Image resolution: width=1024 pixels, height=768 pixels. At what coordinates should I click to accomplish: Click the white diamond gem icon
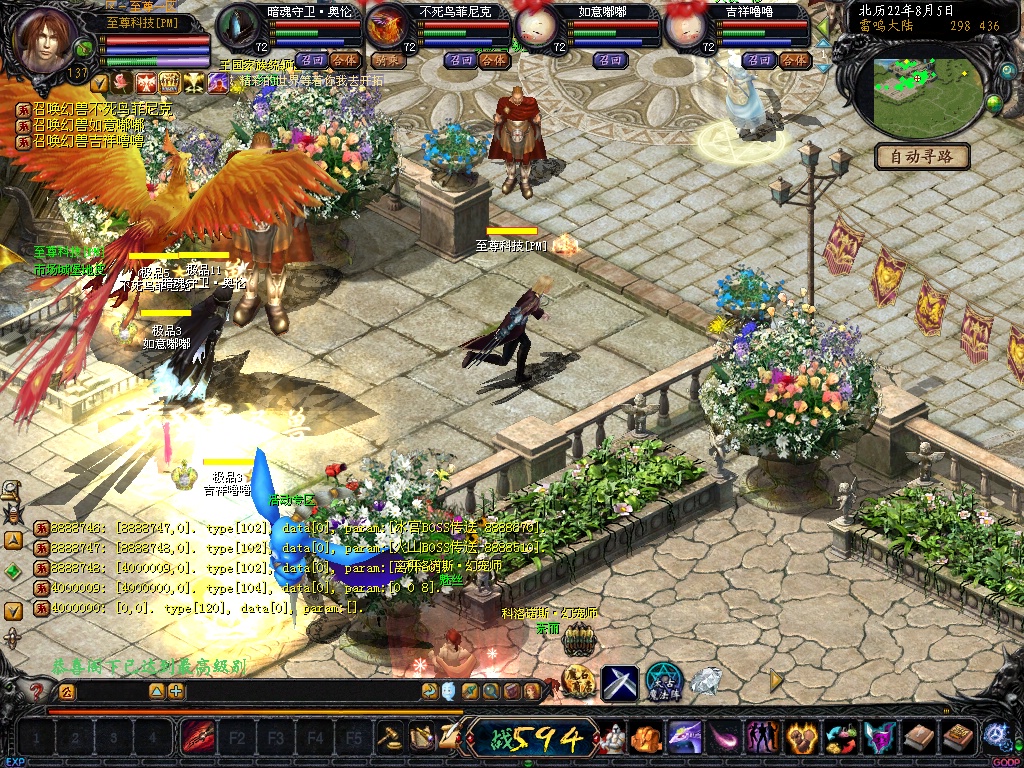pyautogui.click(x=706, y=681)
